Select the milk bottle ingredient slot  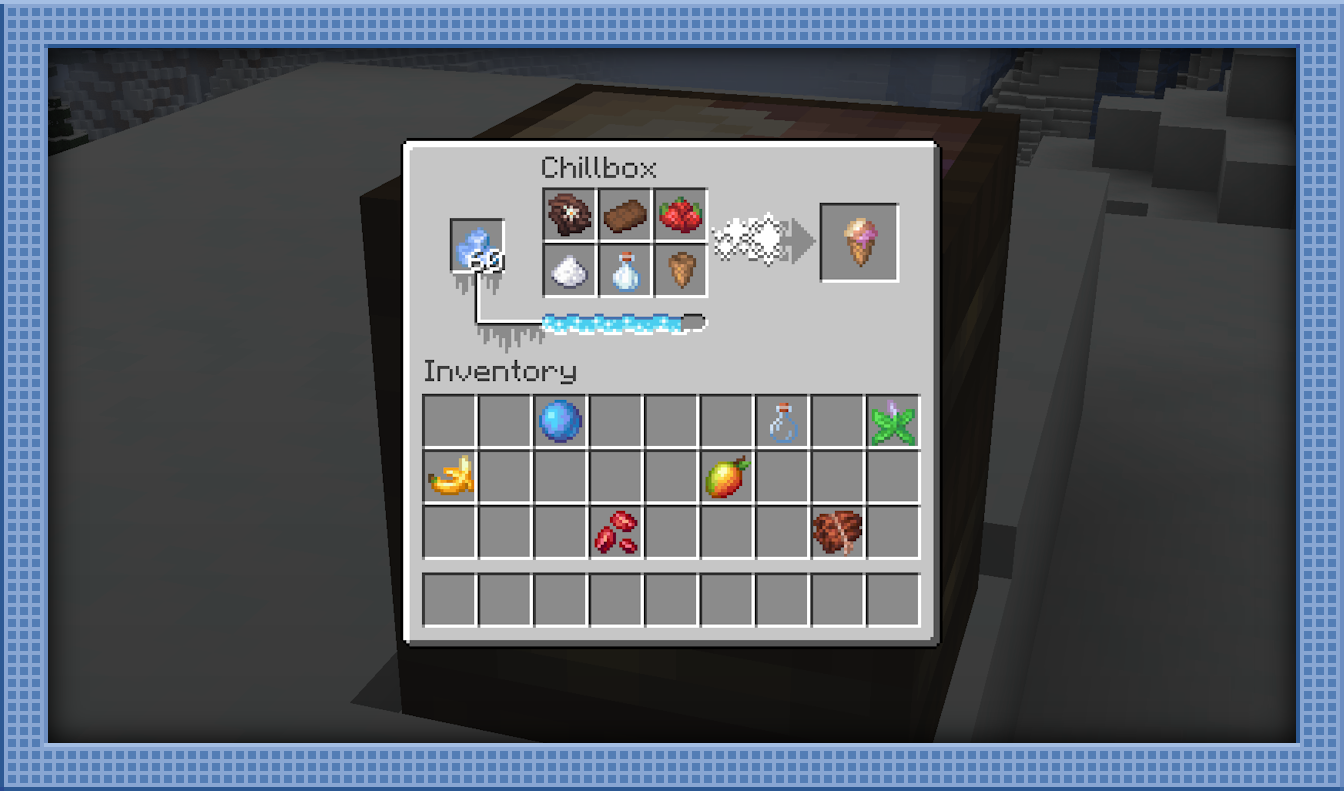click(x=626, y=271)
